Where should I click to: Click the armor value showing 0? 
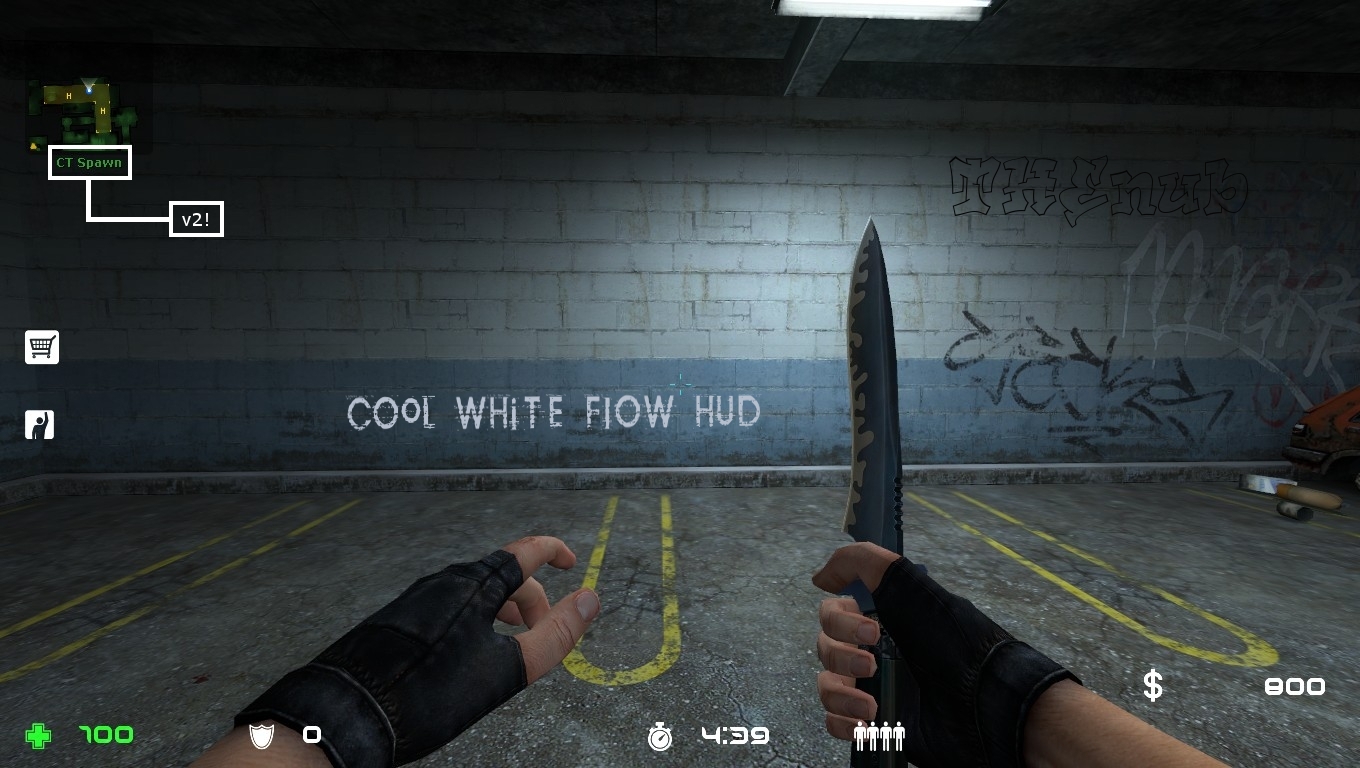pos(312,735)
